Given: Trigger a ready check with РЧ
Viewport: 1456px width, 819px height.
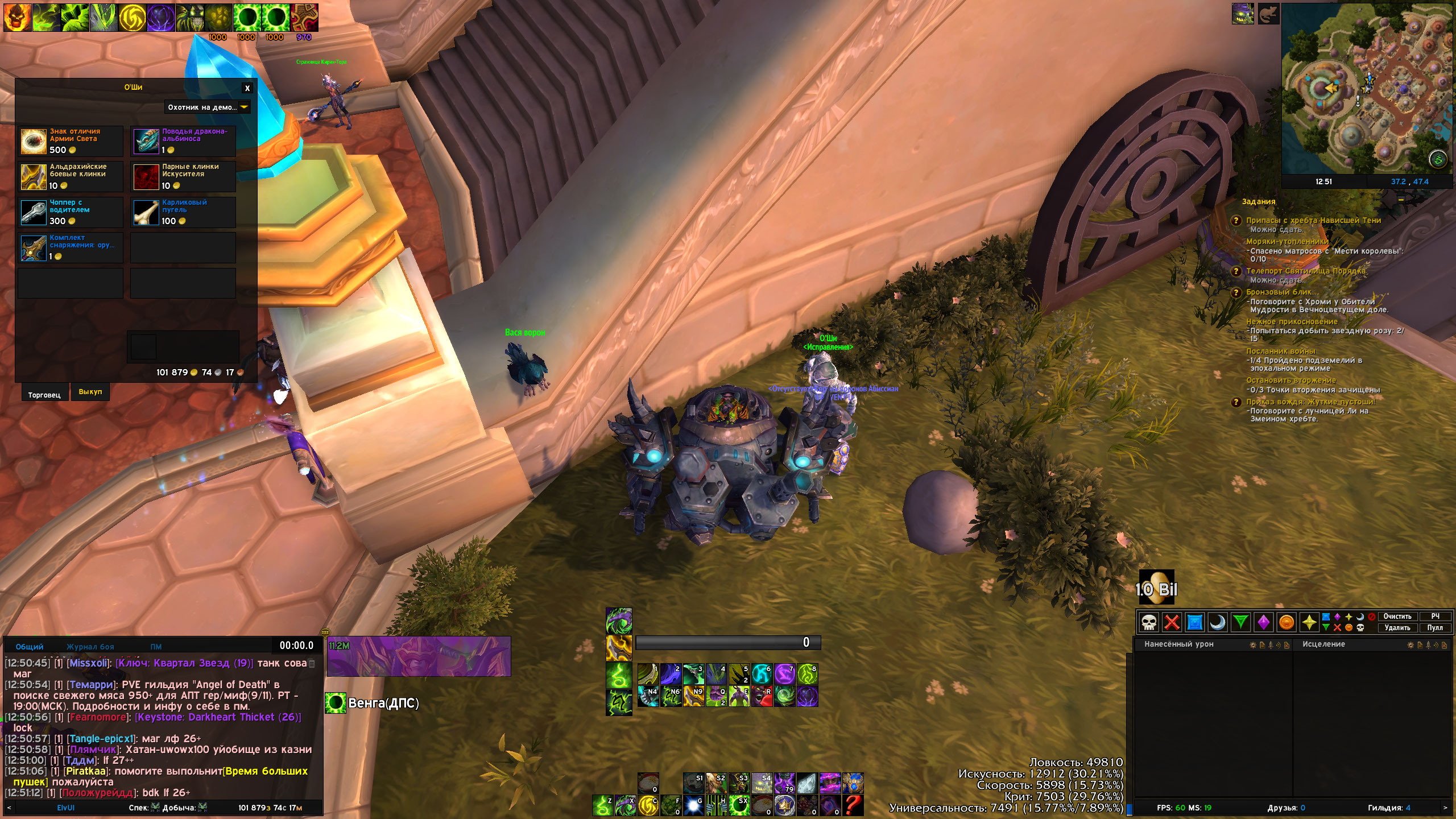Looking at the screenshot, I should point(1435,617).
